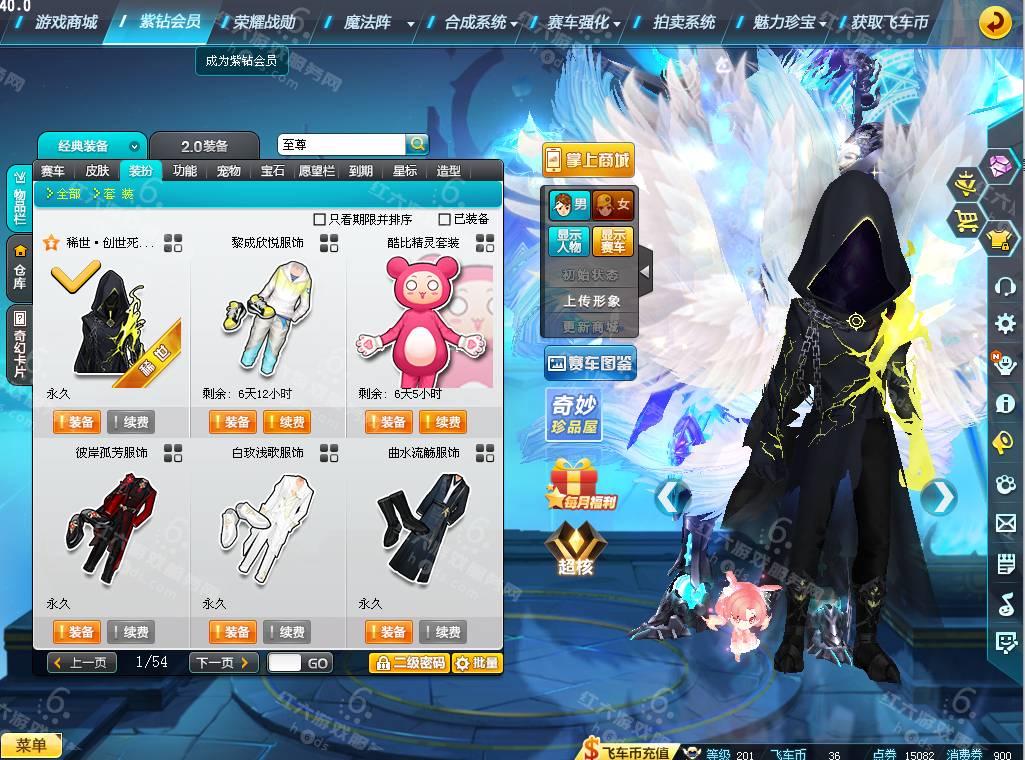Toggle the 只看期限并排序 checkbox
This screenshot has height=760, width=1025.
point(320,219)
